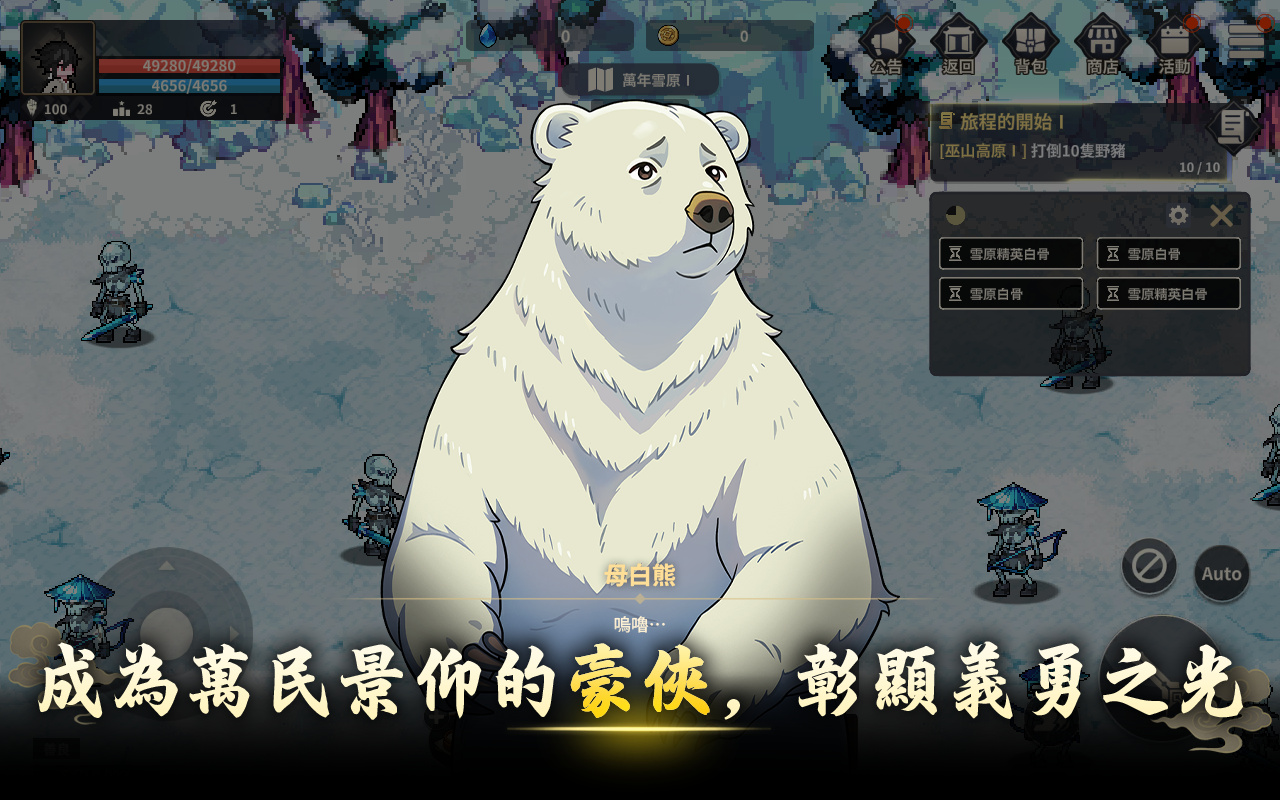Image resolution: width=1280 pixels, height=800 pixels.
Task: Click the 雪原精英白骨 monster button
Action: (x=1010, y=253)
